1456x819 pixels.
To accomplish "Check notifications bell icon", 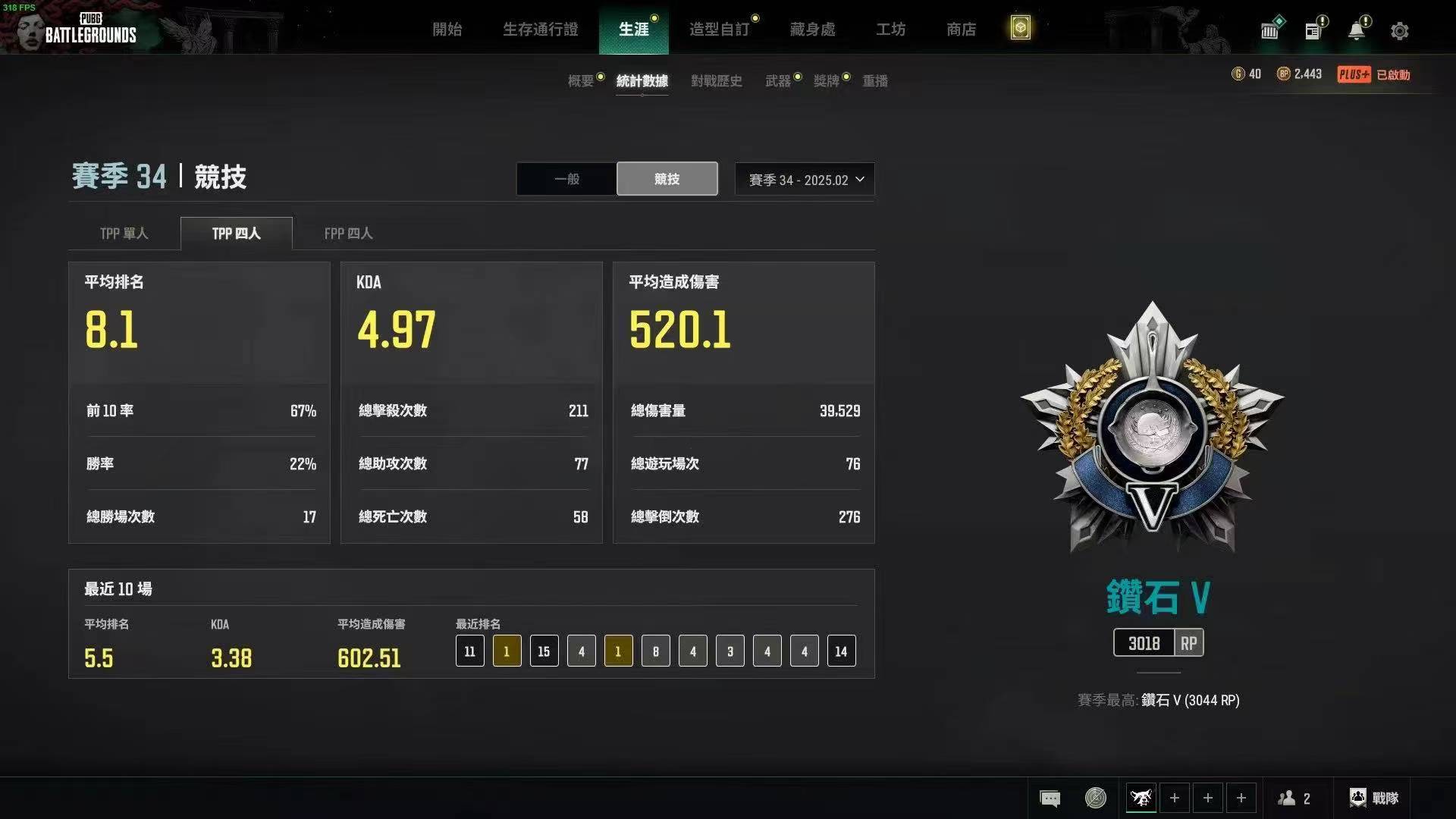I will click(x=1356, y=30).
